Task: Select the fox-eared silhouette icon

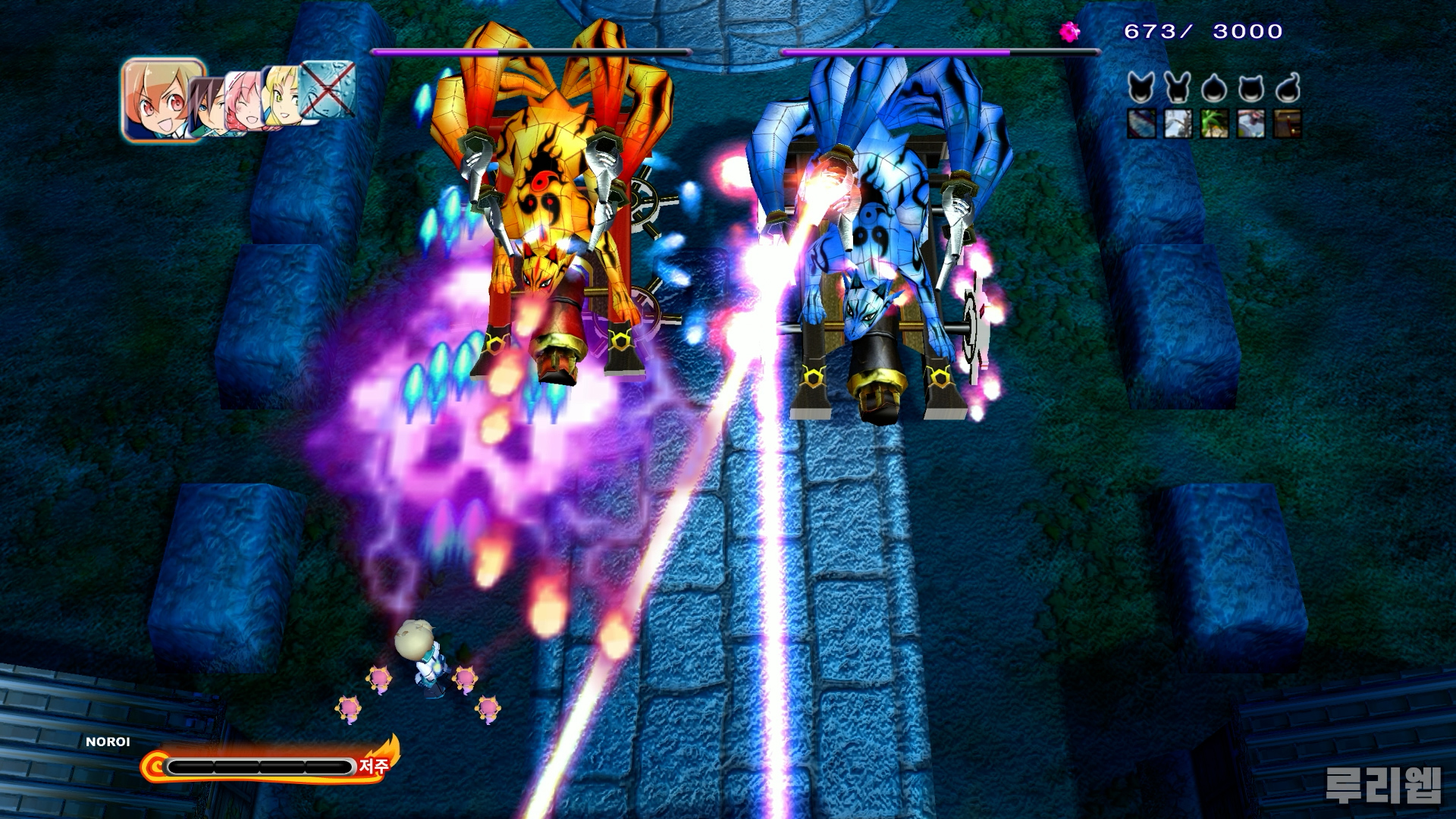Action: [1141, 88]
